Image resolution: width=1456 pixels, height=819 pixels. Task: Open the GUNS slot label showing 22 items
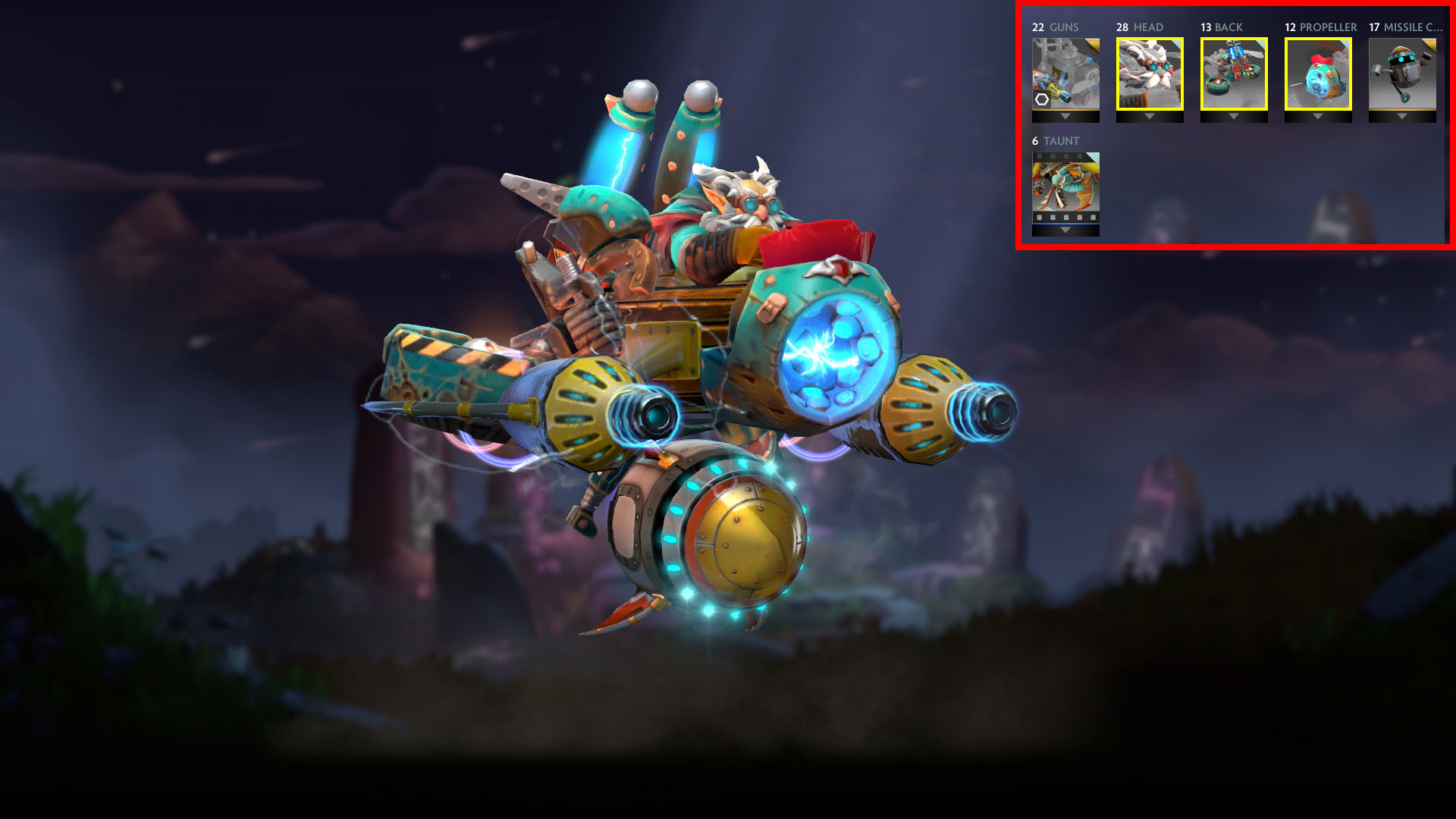[1054, 27]
